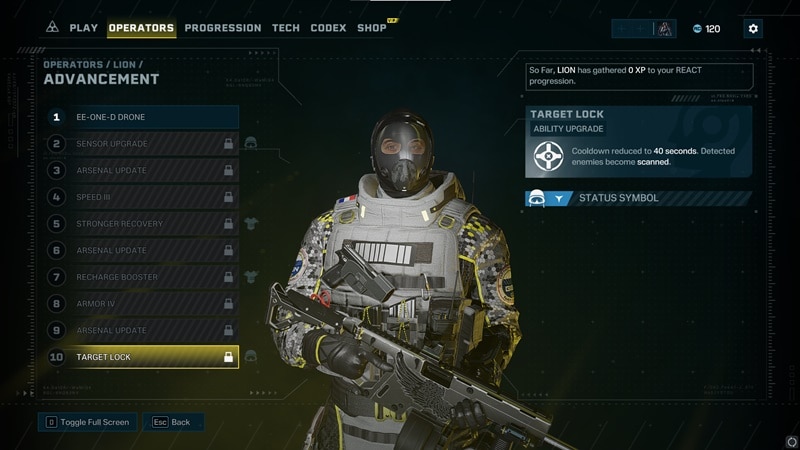Click the Status Symbol reward entry
The height and width of the screenshot is (450, 800).
[x=638, y=198]
